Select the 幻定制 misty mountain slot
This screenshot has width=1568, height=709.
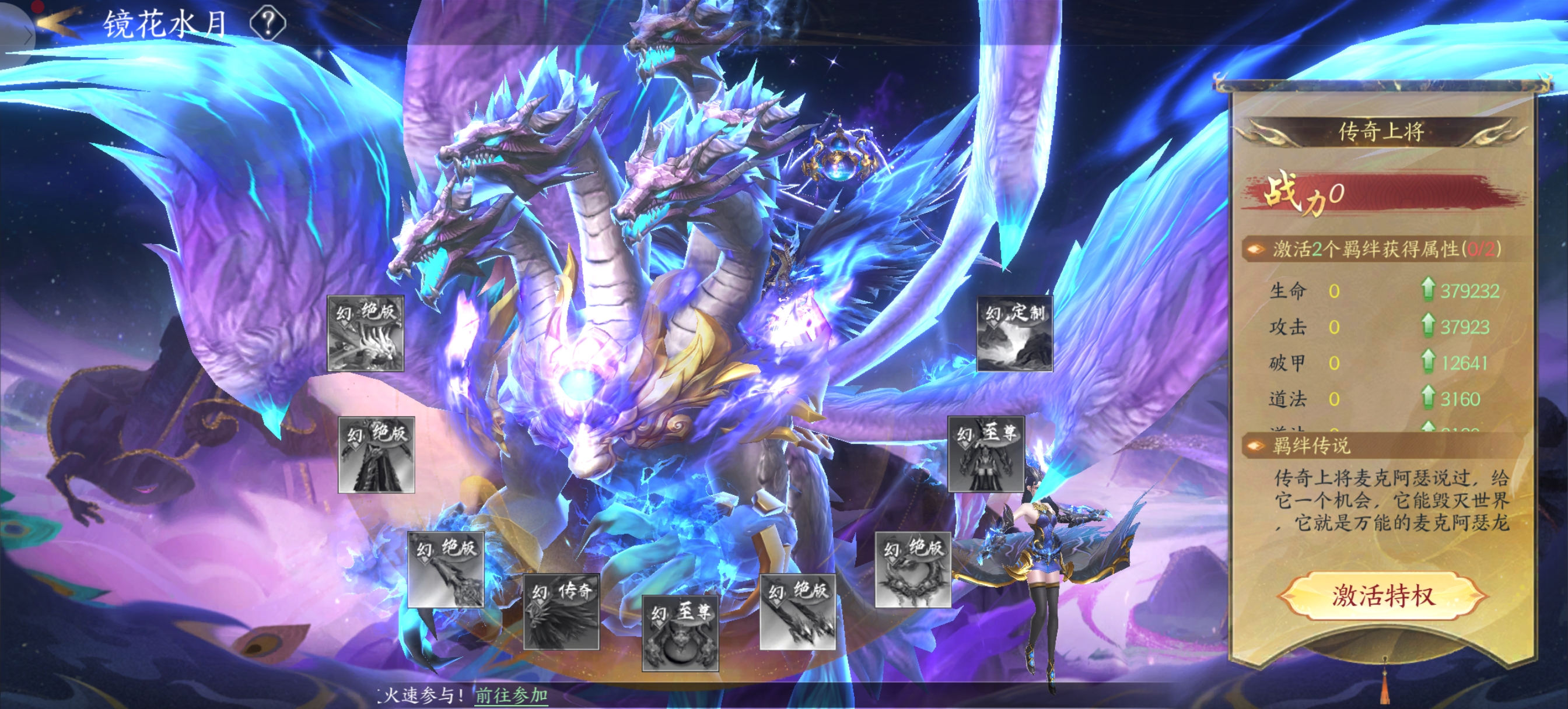point(1014,334)
